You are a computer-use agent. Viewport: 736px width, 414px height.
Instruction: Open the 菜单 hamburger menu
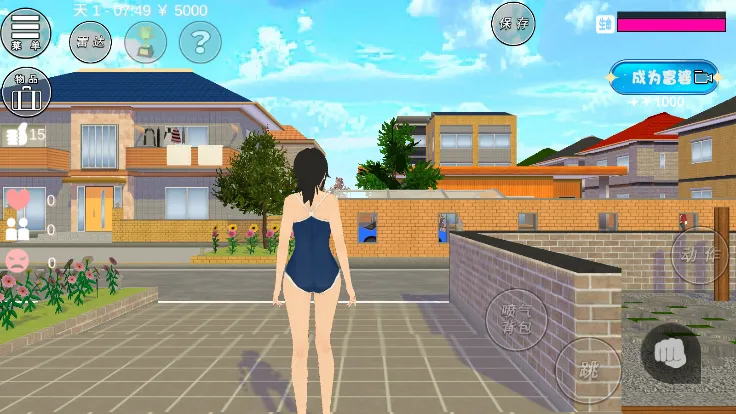click(x=27, y=32)
